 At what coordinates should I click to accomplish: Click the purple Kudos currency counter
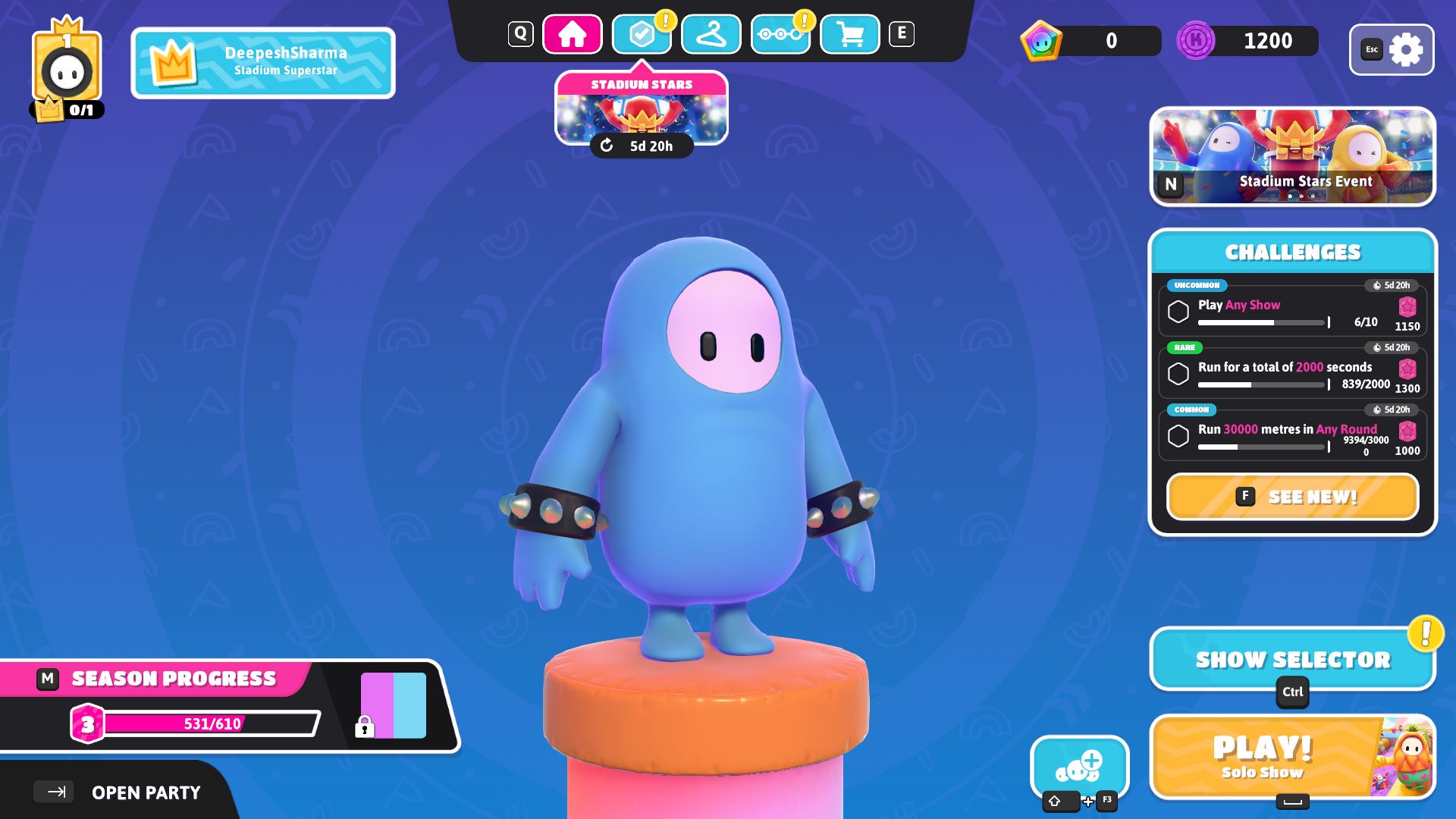pos(1247,41)
